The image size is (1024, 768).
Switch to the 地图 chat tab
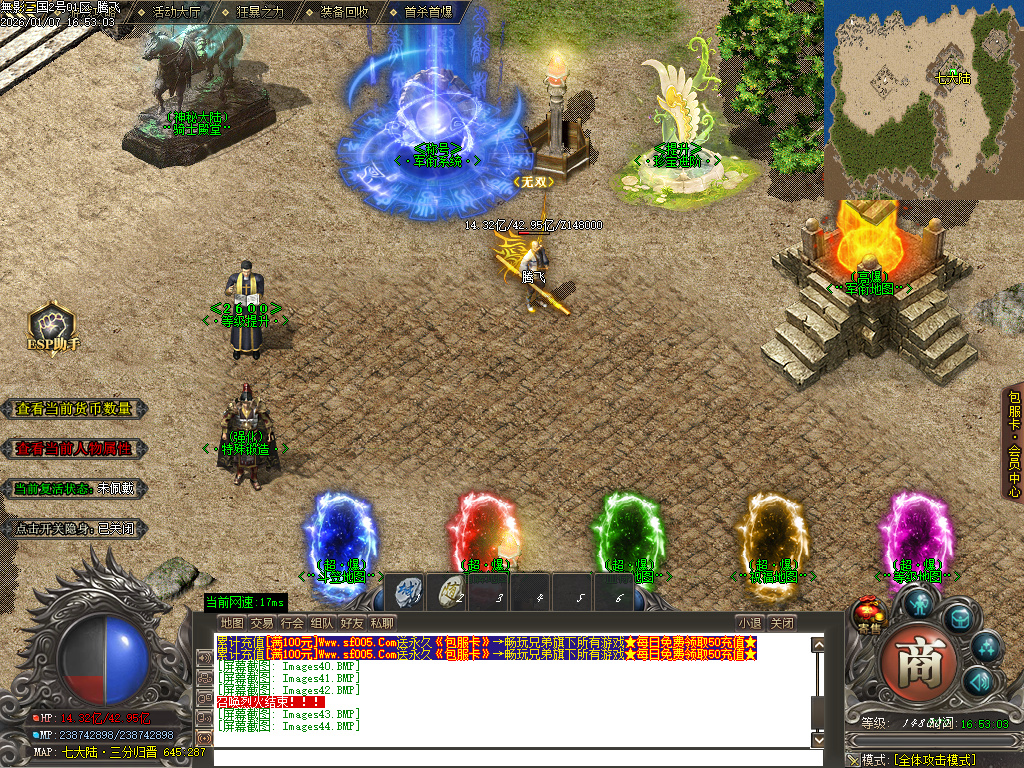(x=232, y=623)
